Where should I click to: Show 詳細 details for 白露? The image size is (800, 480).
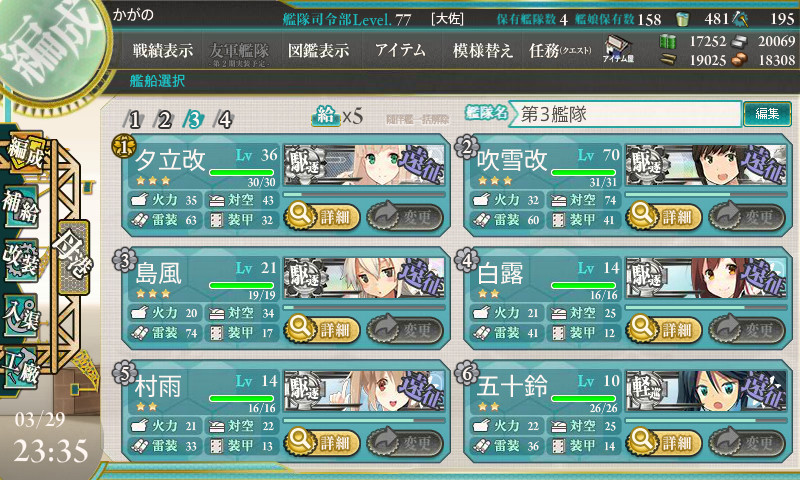click(x=661, y=329)
